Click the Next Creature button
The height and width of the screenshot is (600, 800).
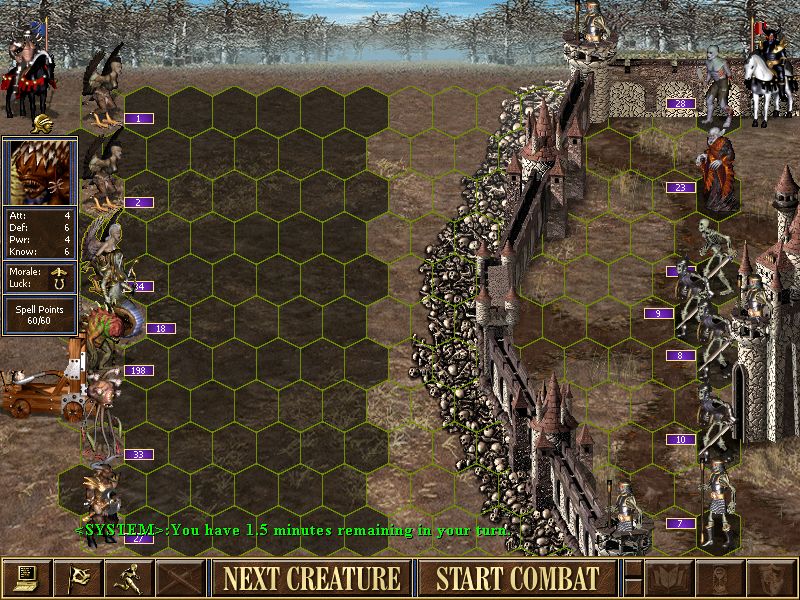pyautogui.click(x=311, y=578)
